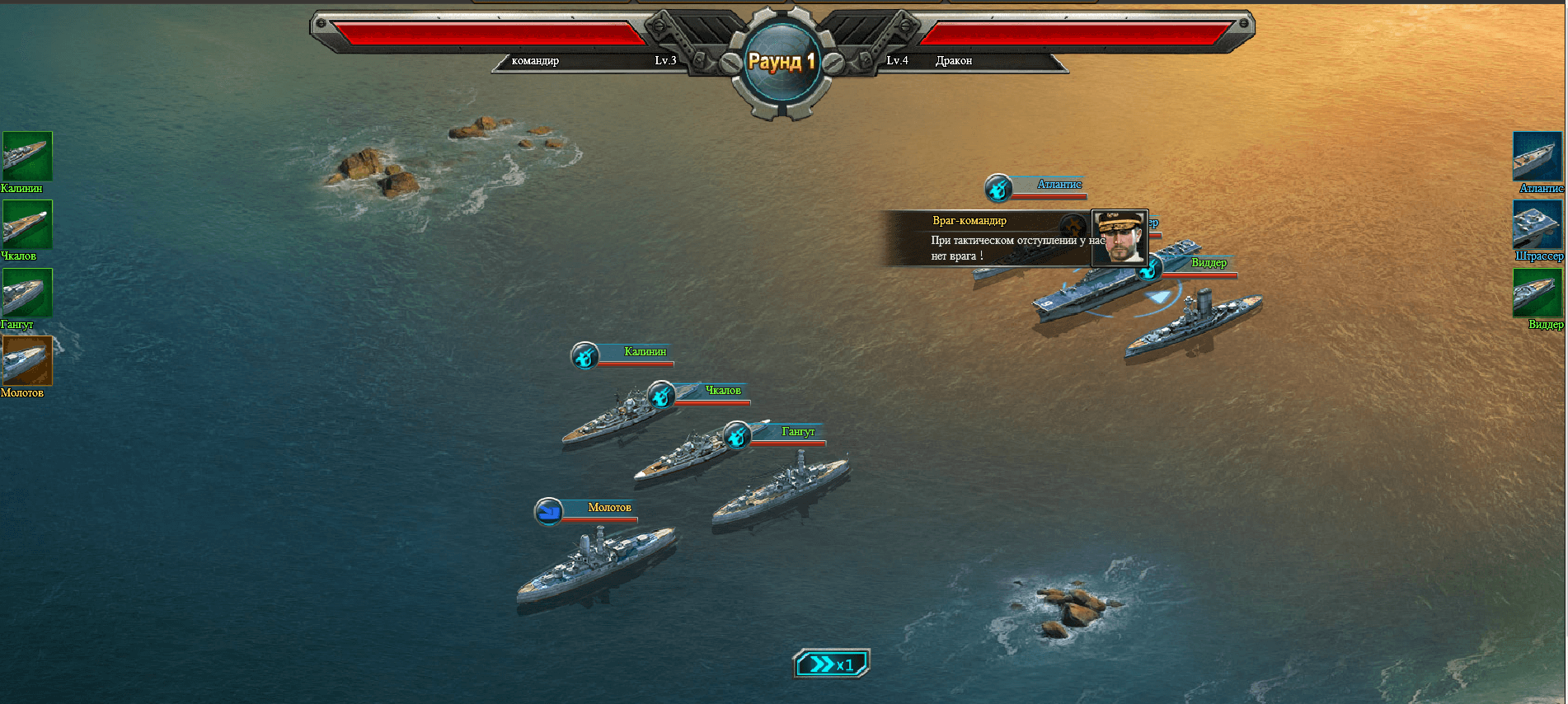The height and width of the screenshot is (704, 1568).
Task: Click the Молотов arrow skill icon
Action: tap(548, 512)
